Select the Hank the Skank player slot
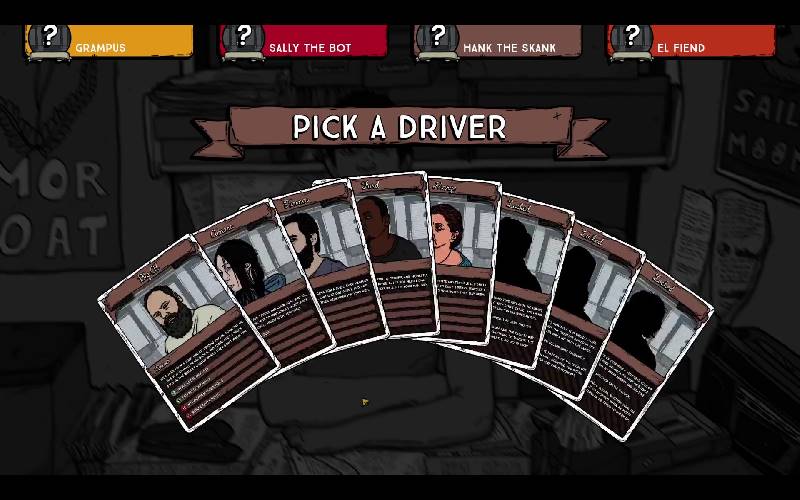This screenshot has height=500, width=800. (x=498, y=41)
